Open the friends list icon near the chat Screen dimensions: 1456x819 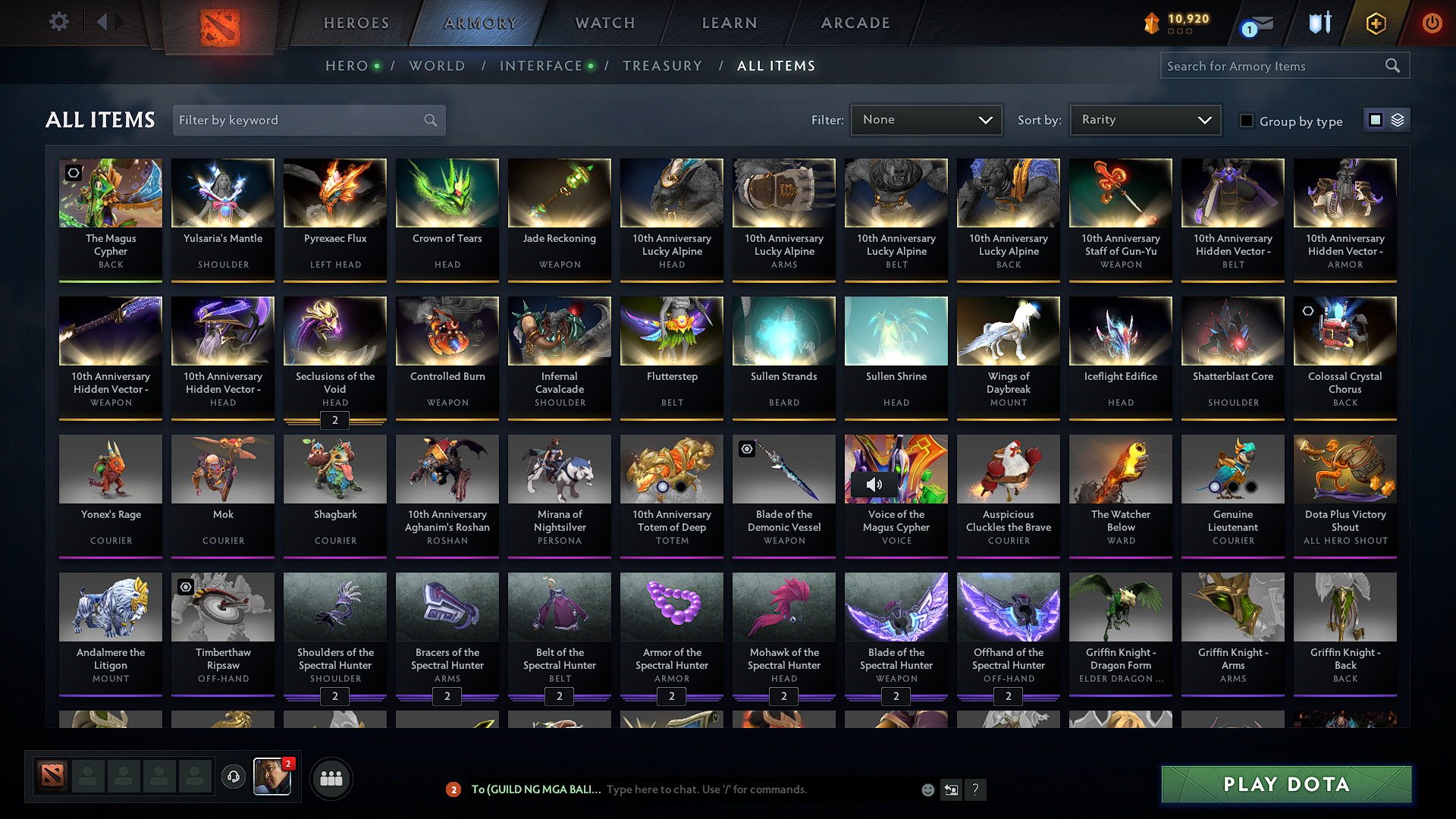coord(331,778)
